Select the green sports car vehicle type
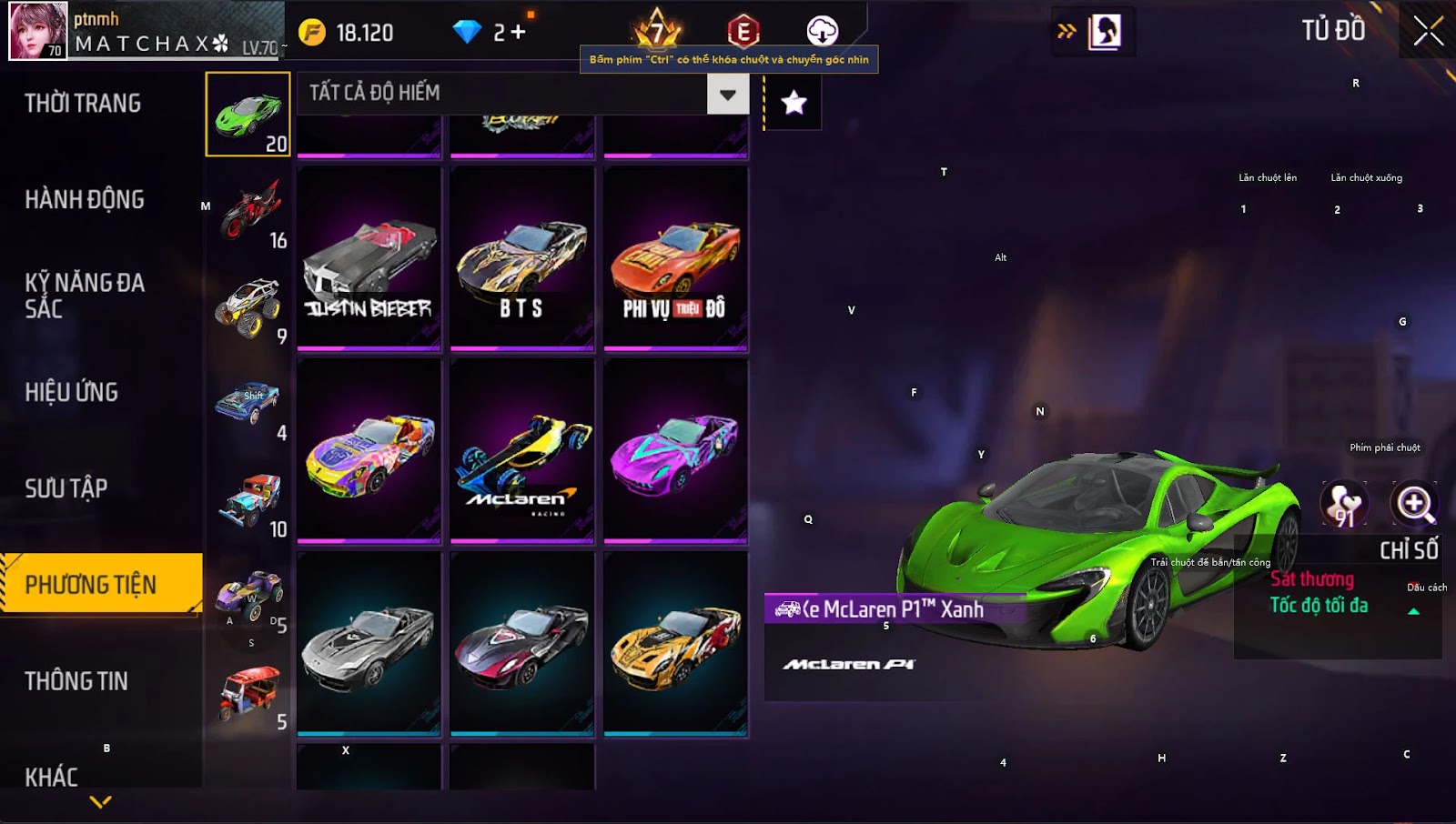This screenshot has width=1456, height=824. [248, 115]
